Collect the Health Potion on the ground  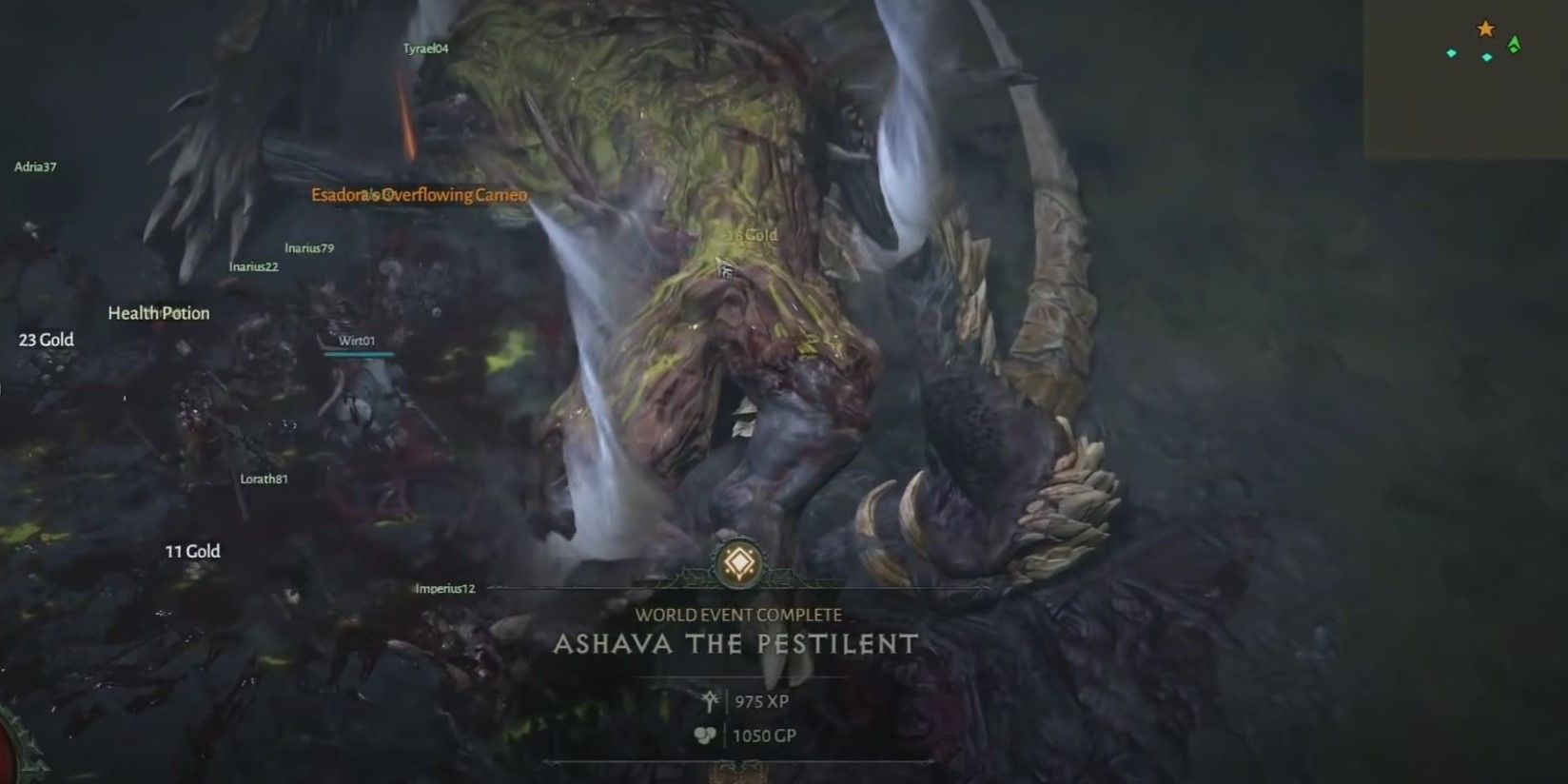pyautogui.click(x=159, y=312)
